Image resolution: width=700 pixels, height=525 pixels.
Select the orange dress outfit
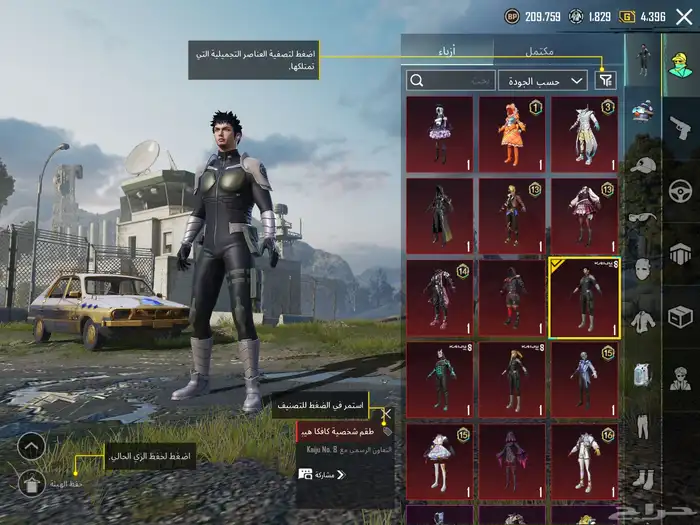pyautogui.click(x=512, y=135)
